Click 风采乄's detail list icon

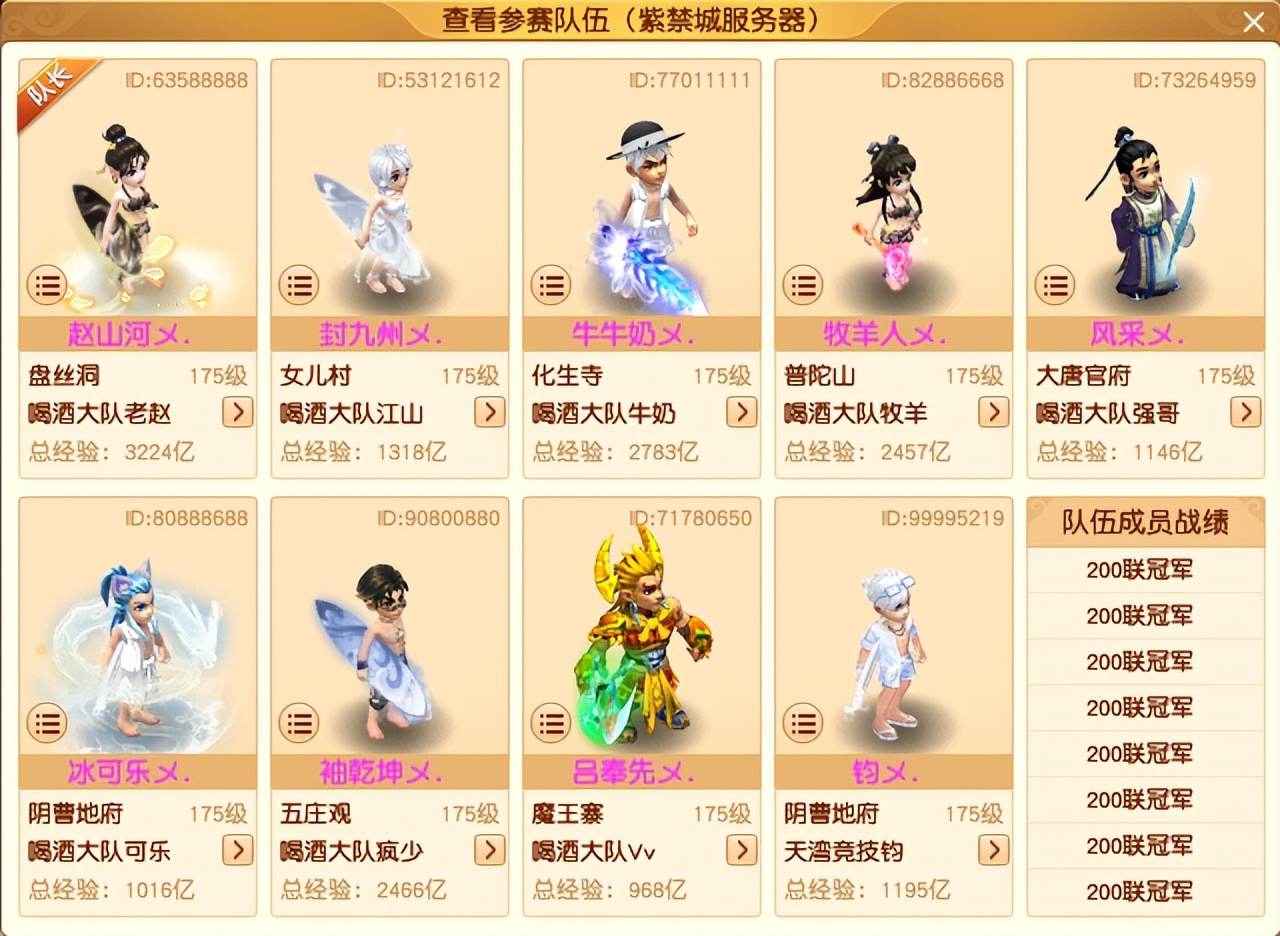tap(1055, 285)
